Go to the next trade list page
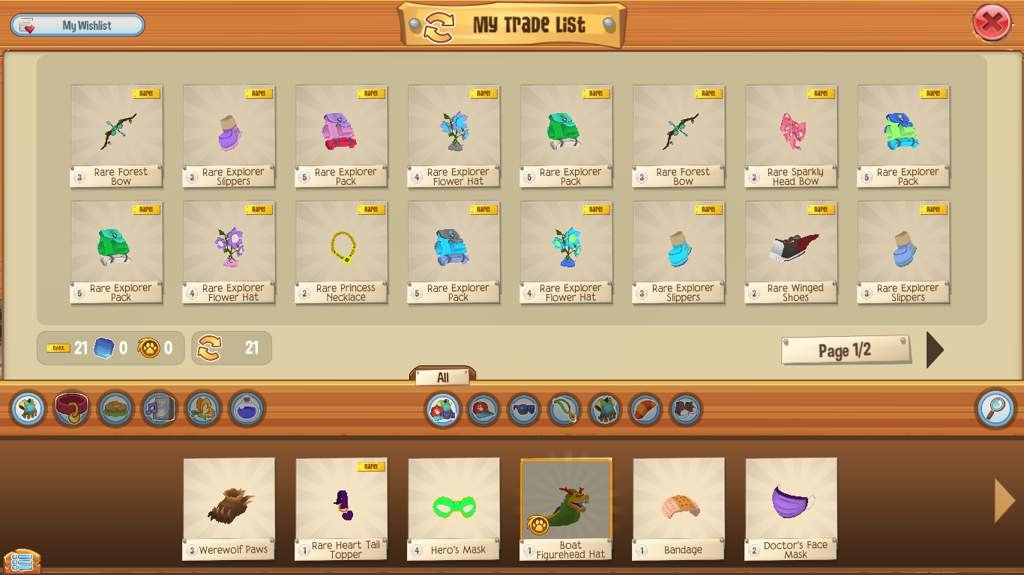Screen dimensions: 1024x575 [x=934, y=350]
